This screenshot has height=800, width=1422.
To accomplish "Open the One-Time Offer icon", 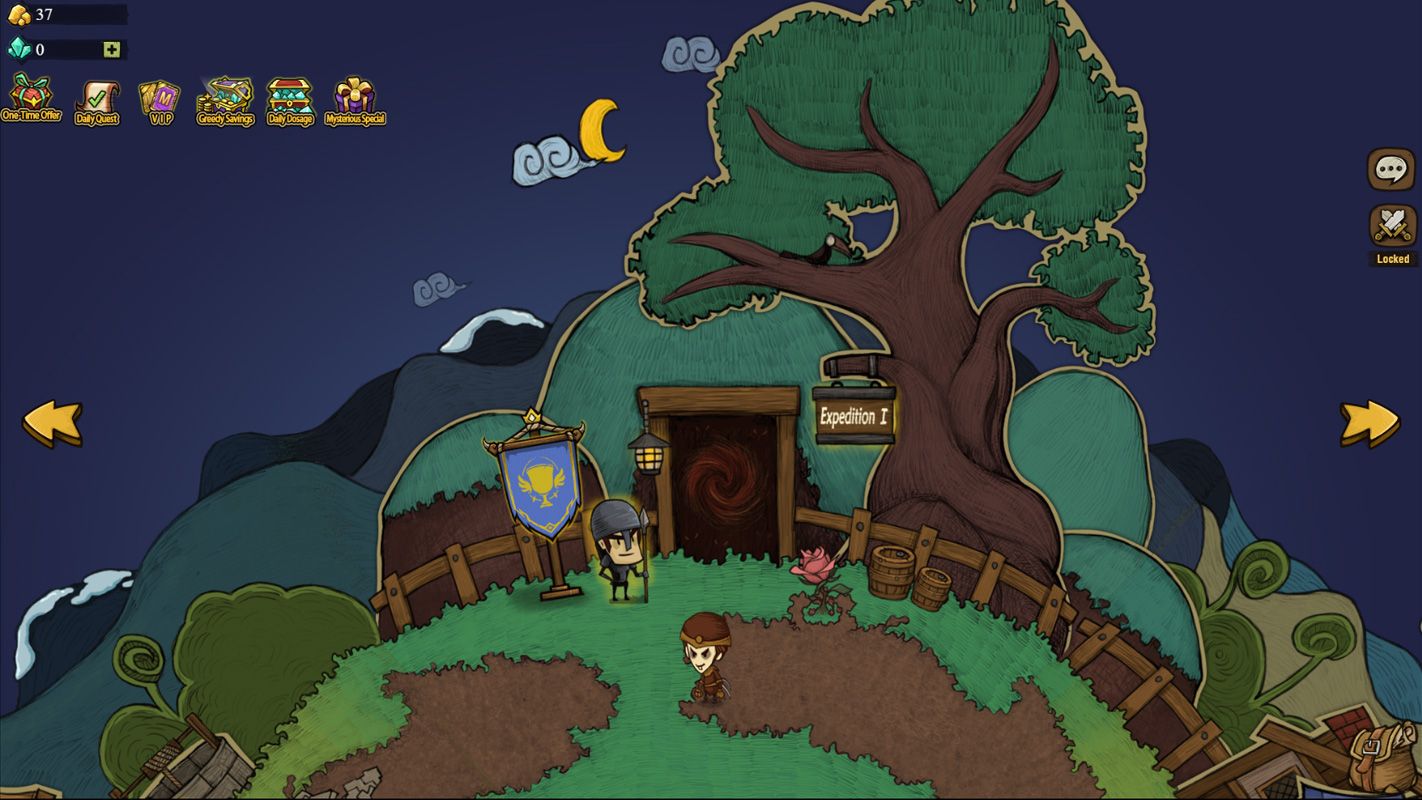I will point(33,98).
